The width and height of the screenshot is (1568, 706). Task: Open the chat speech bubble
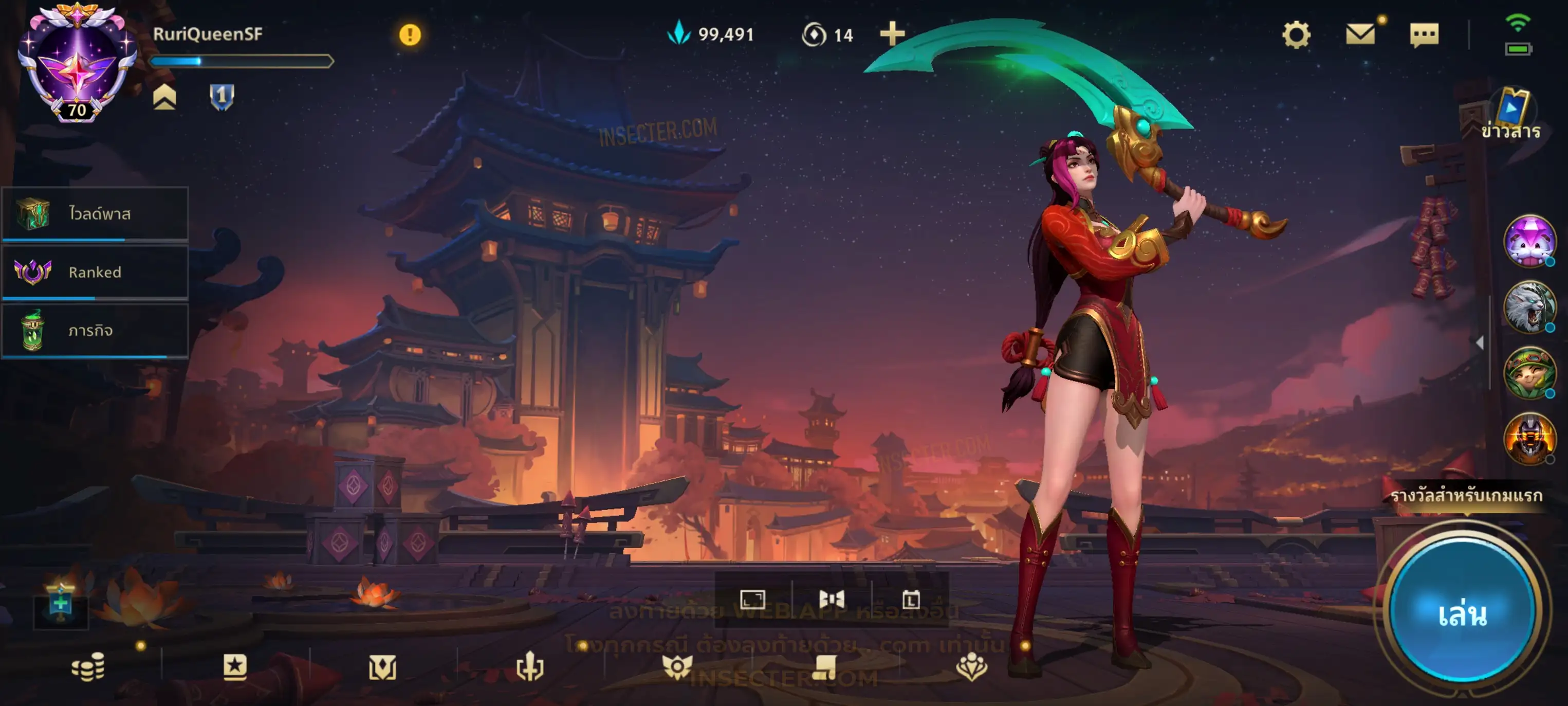pos(1424,35)
